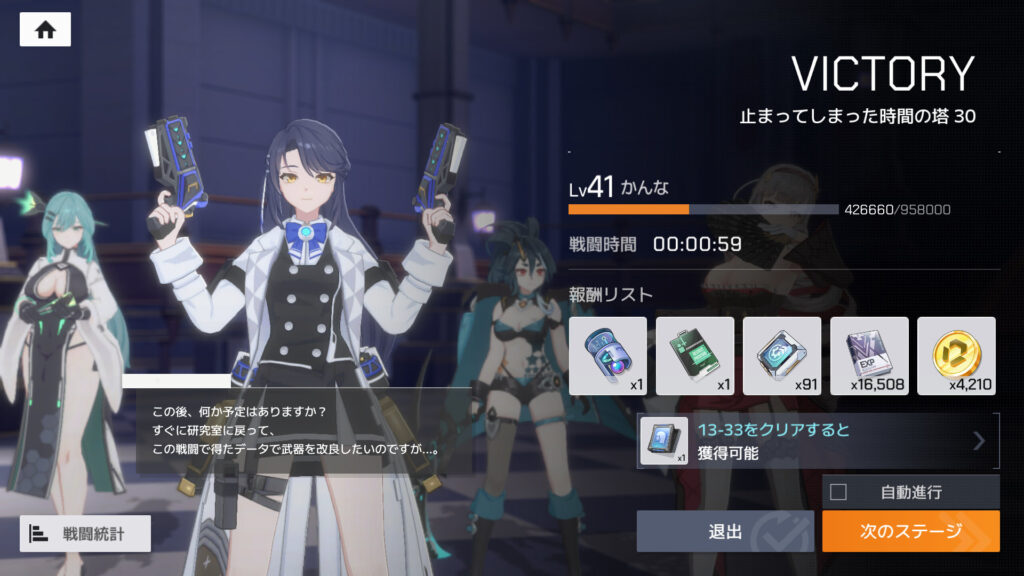Select the green battery reward item
Image resolution: width=1024 pixels, height=576 pixels.
pos(694,356)
